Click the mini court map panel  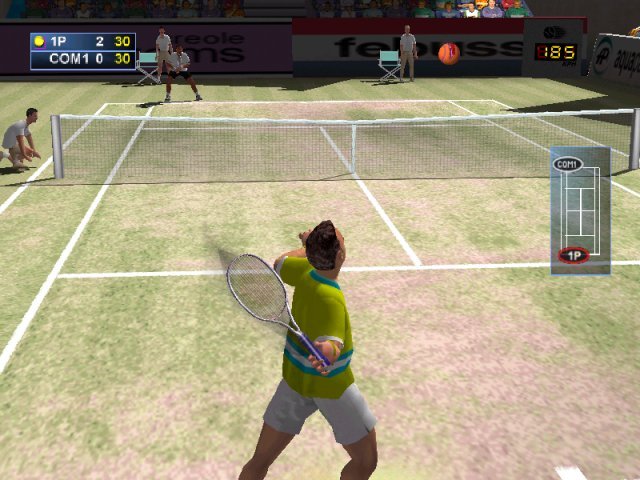click(x=580, y=209)
